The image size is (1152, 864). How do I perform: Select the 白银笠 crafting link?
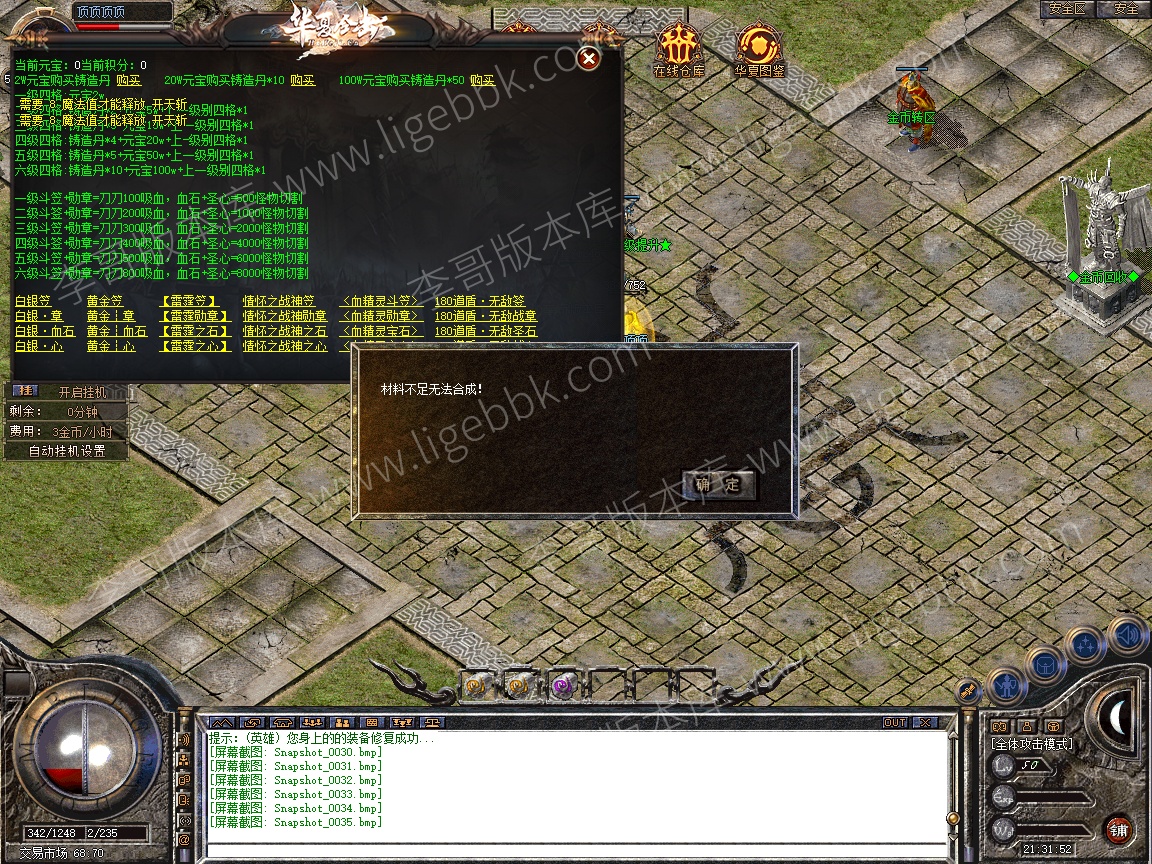click(x=32, y=301)
